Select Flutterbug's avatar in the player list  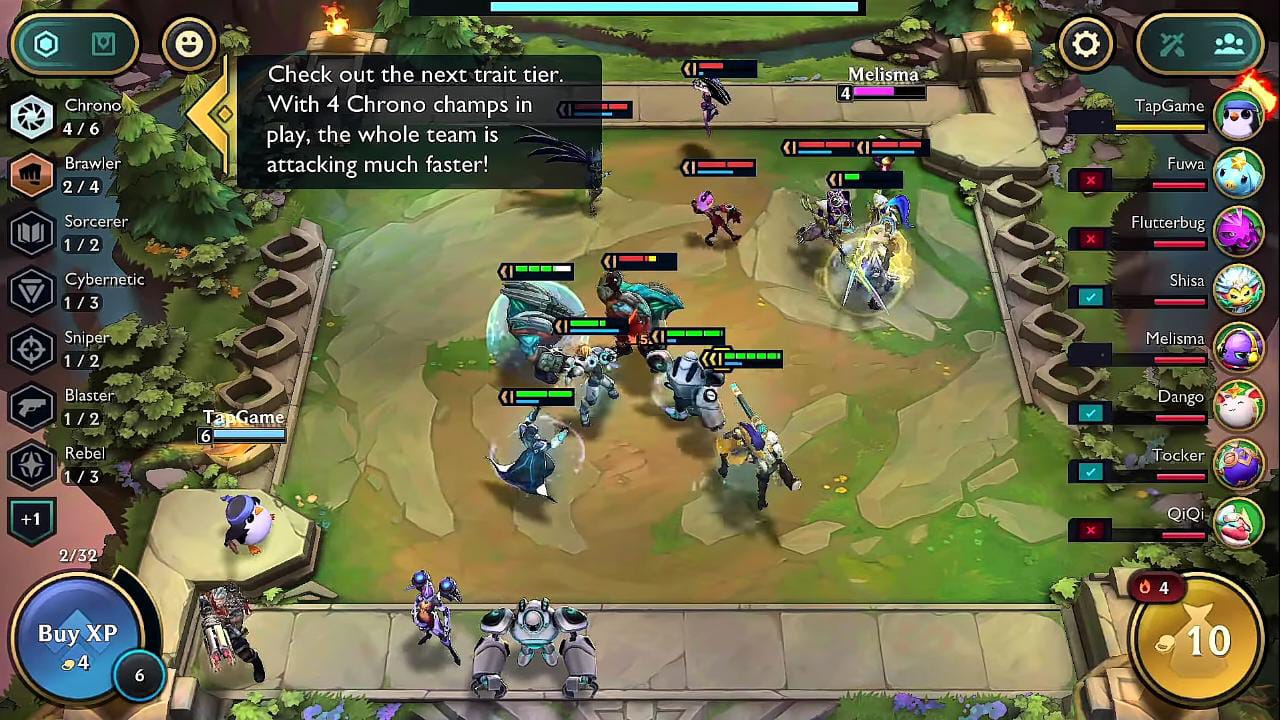tap(1238, 229)
